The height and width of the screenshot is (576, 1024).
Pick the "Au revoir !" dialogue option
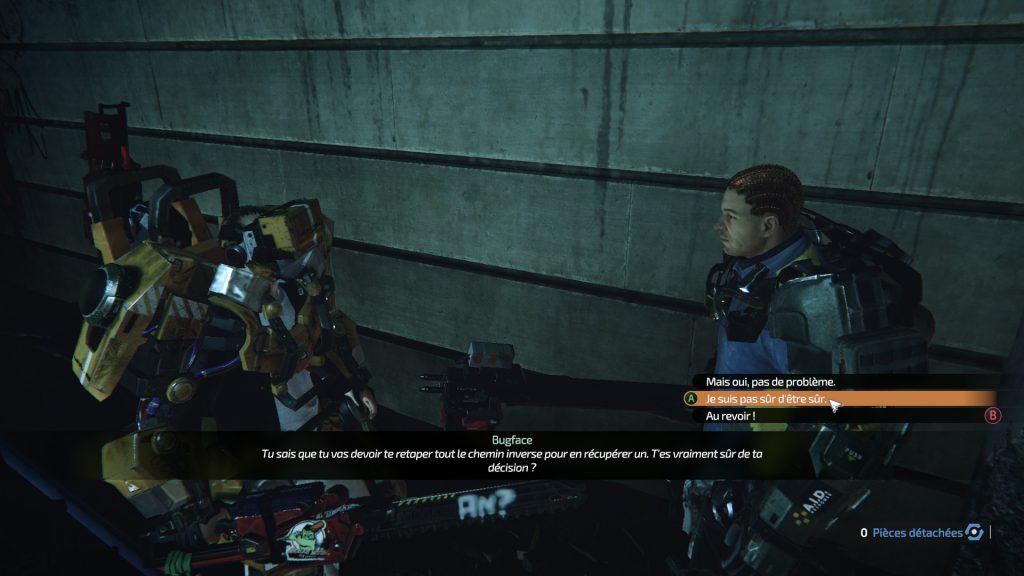[x=731, y=416]
